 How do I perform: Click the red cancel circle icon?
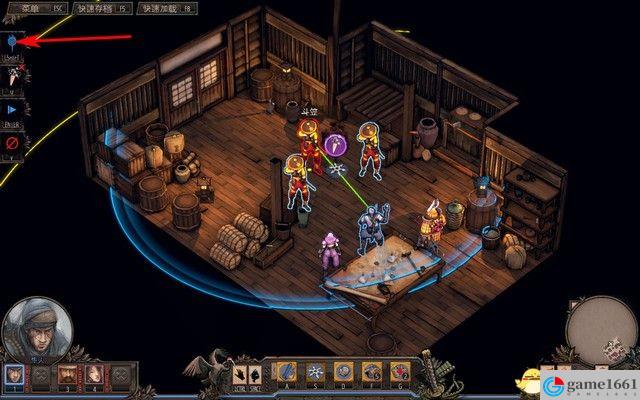[x=12, y=143]
